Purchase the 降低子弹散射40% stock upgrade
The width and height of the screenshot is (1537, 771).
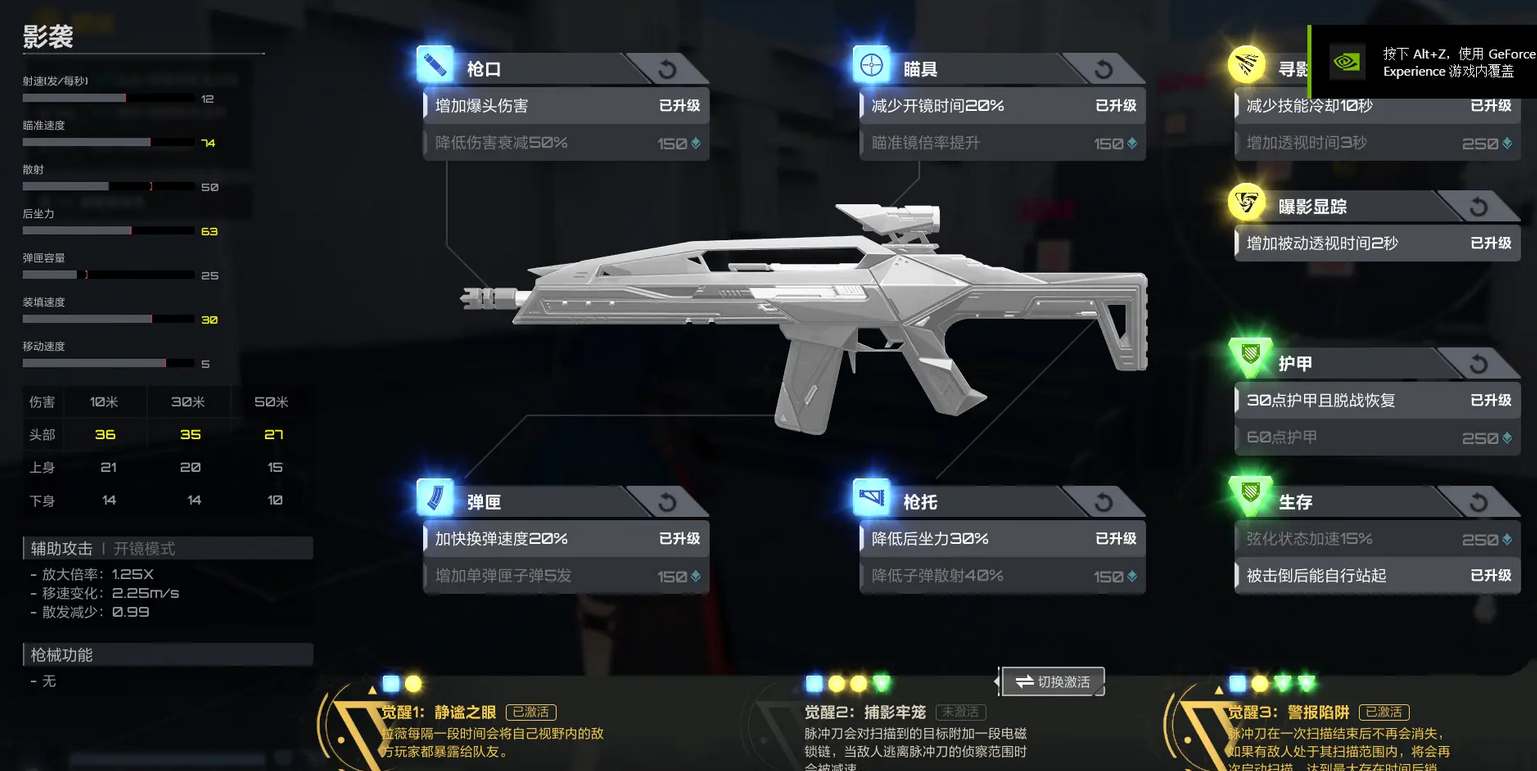[x=1002, y=576]
